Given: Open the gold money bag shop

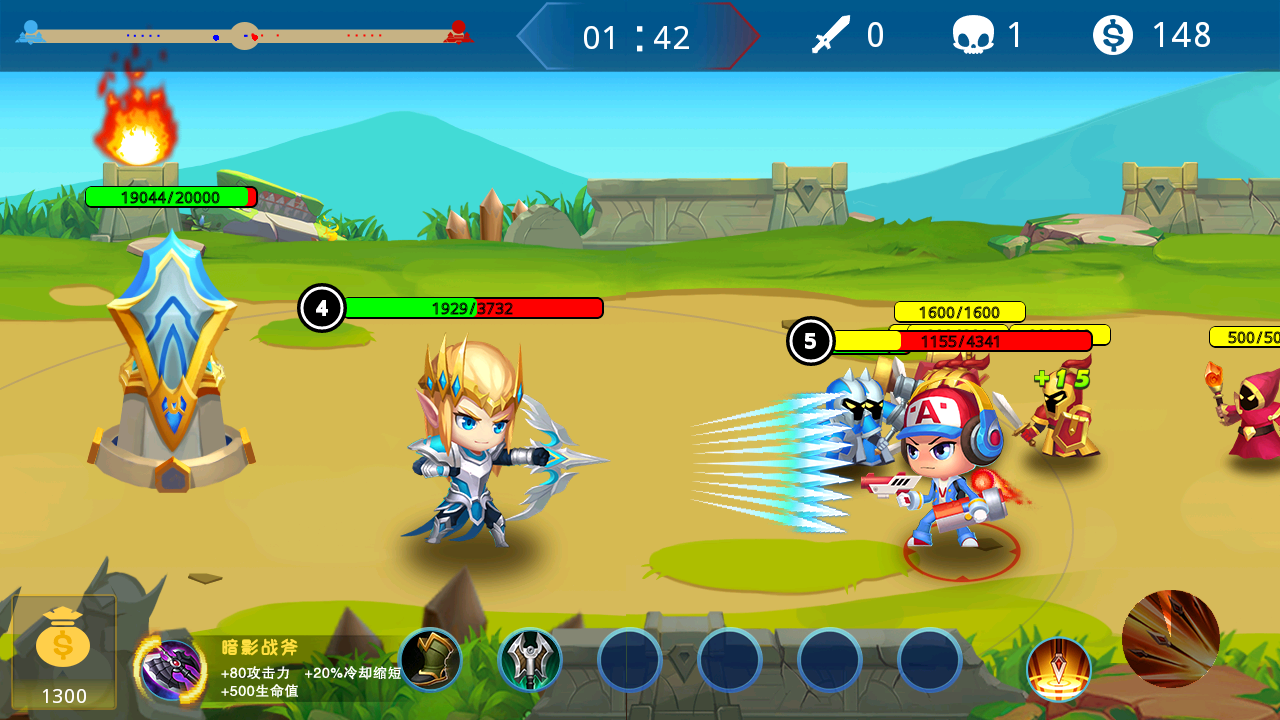Looking at the screenshot, I should [63, 651].
